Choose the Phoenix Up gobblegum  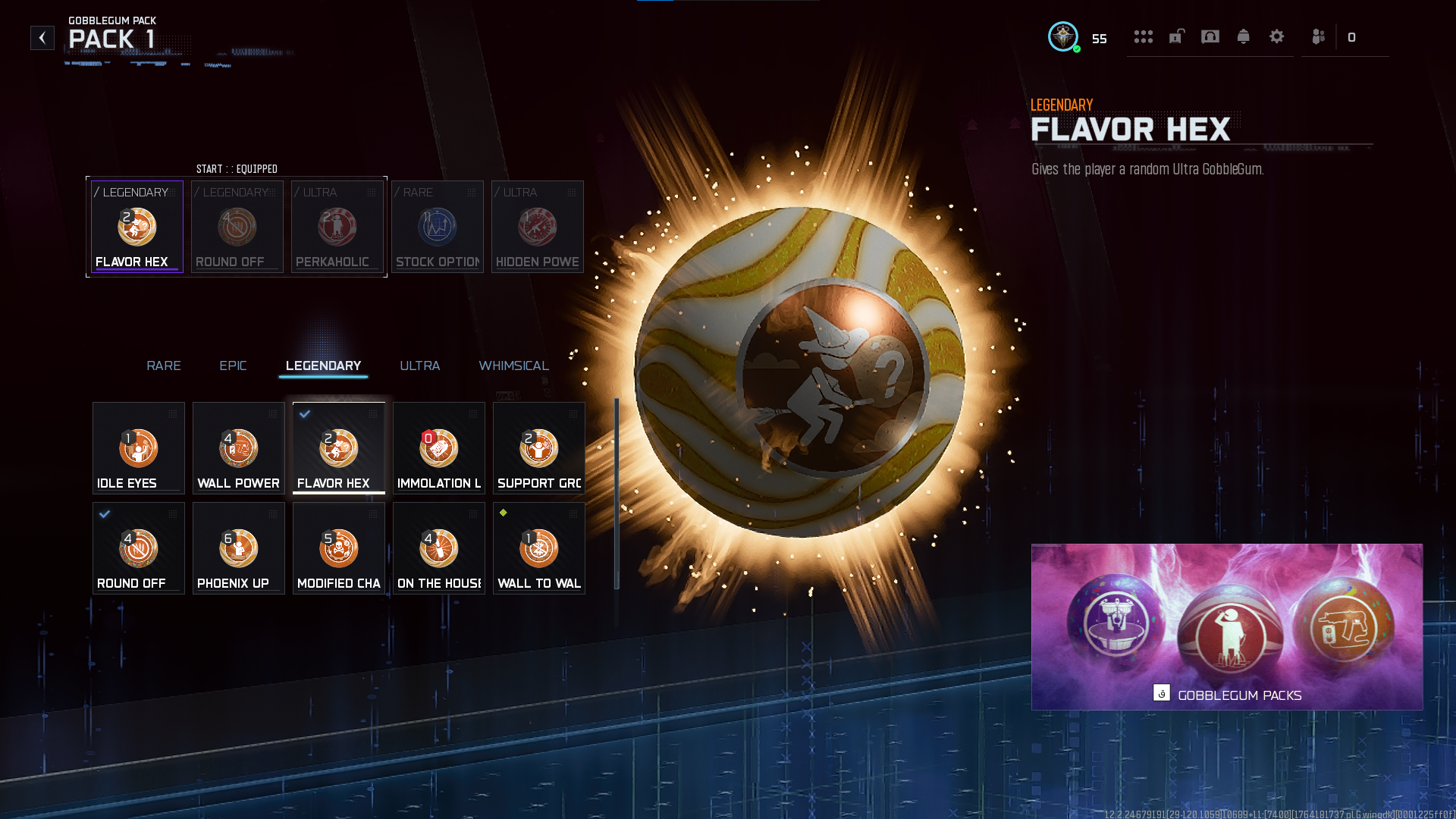239,548
